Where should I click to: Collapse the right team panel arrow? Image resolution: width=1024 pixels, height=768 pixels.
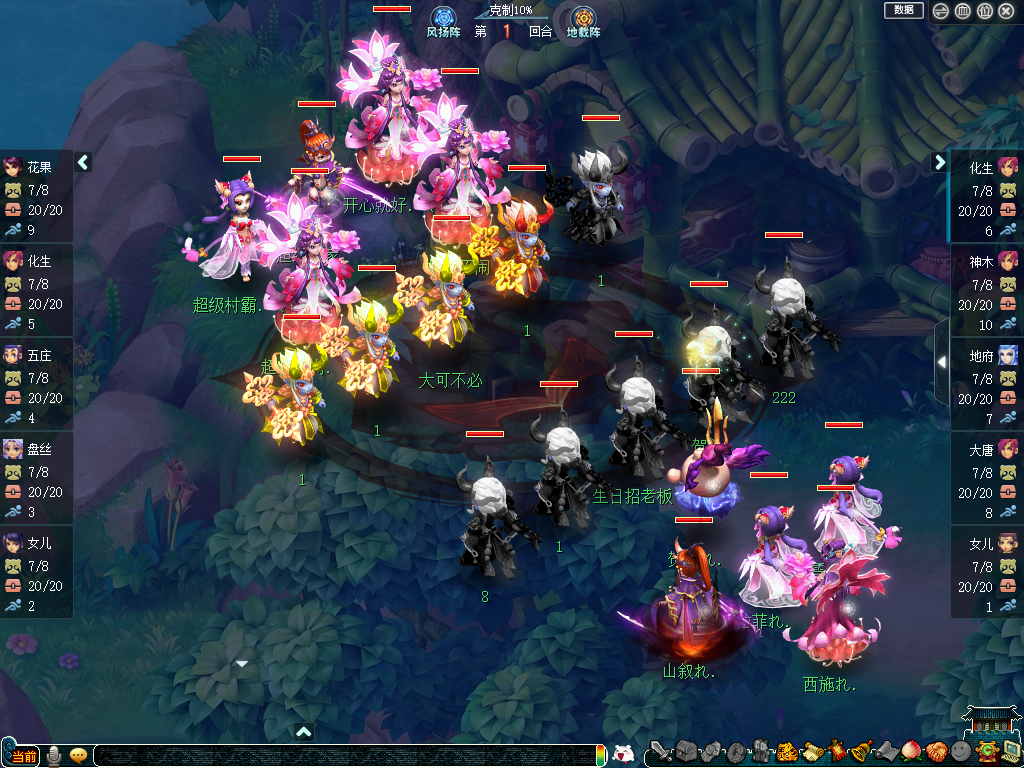click(x=940, y=162)
